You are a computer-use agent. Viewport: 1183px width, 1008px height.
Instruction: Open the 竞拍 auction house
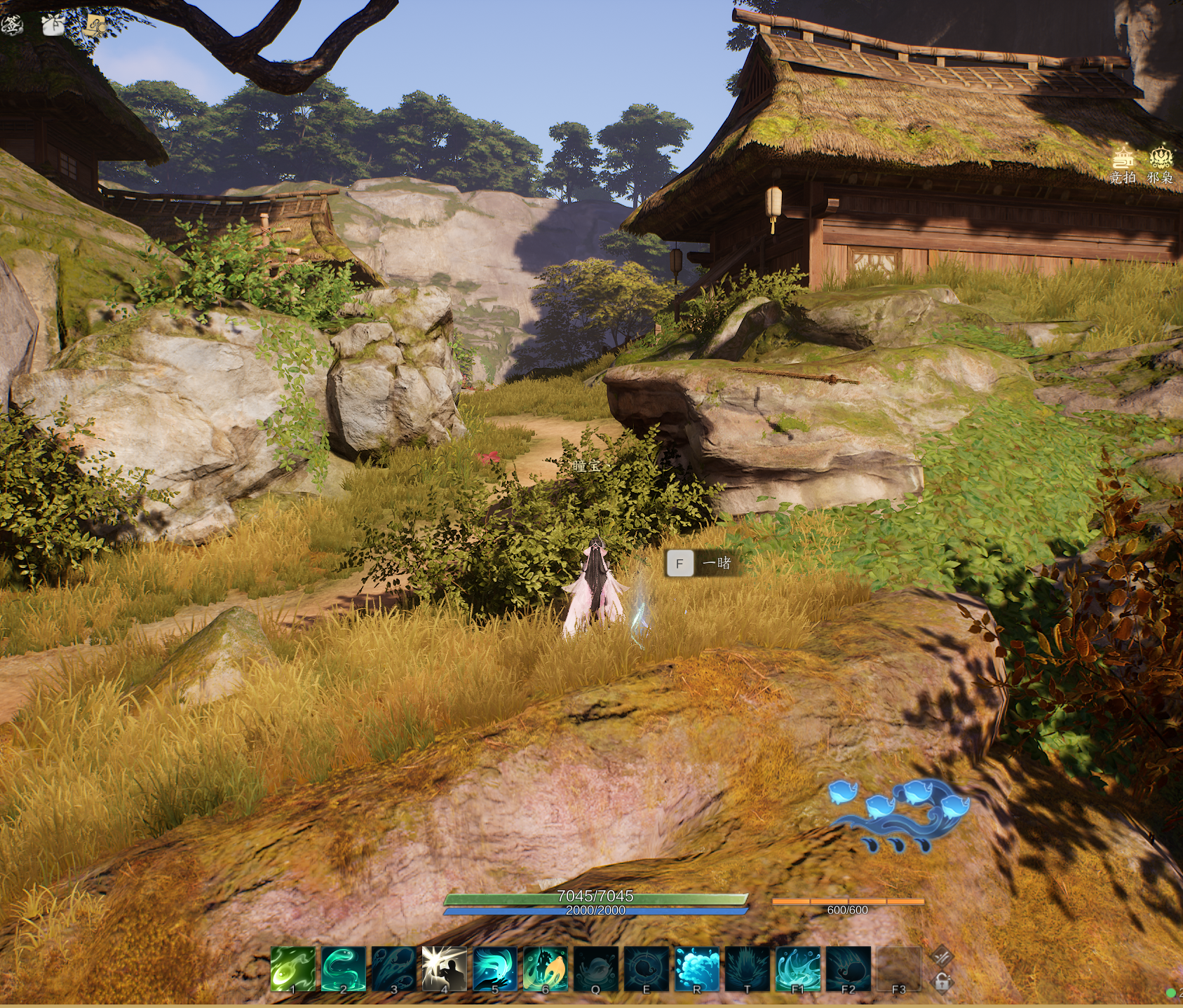[x=1123, y=165]
